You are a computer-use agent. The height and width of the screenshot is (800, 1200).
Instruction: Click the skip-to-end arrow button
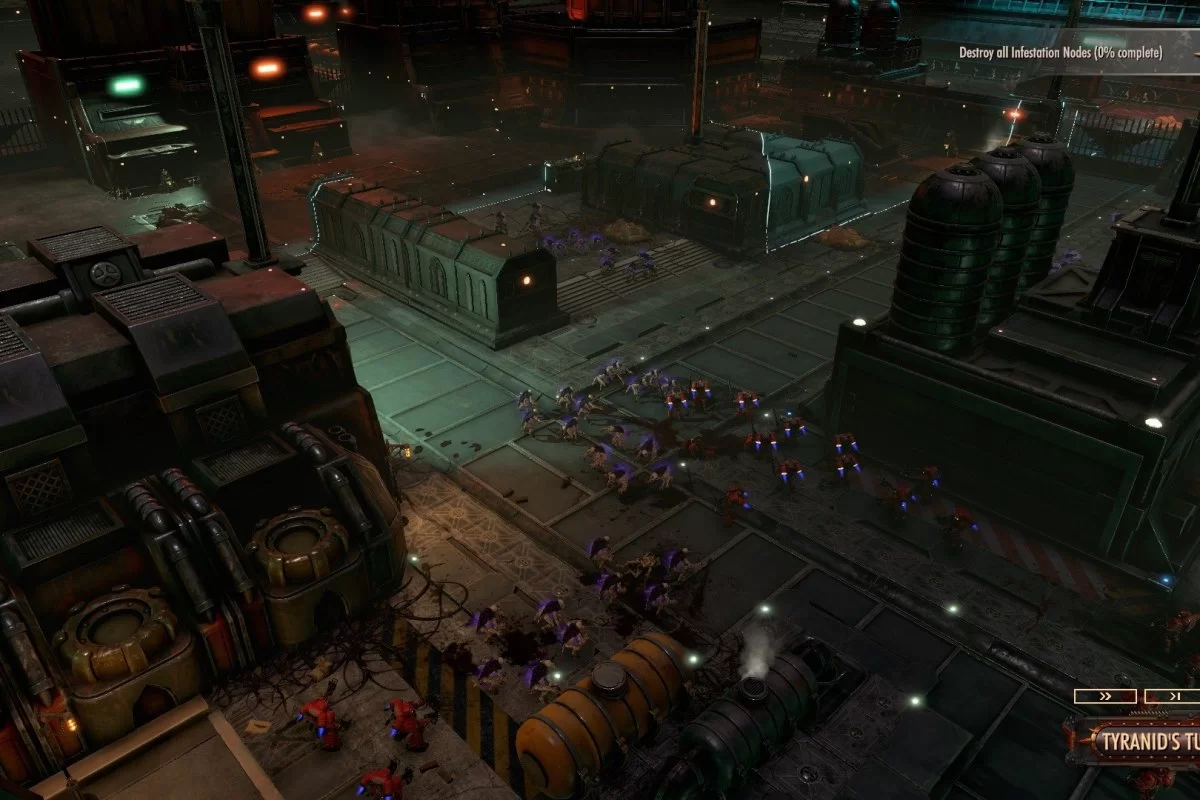click(x=1172, y=696)
